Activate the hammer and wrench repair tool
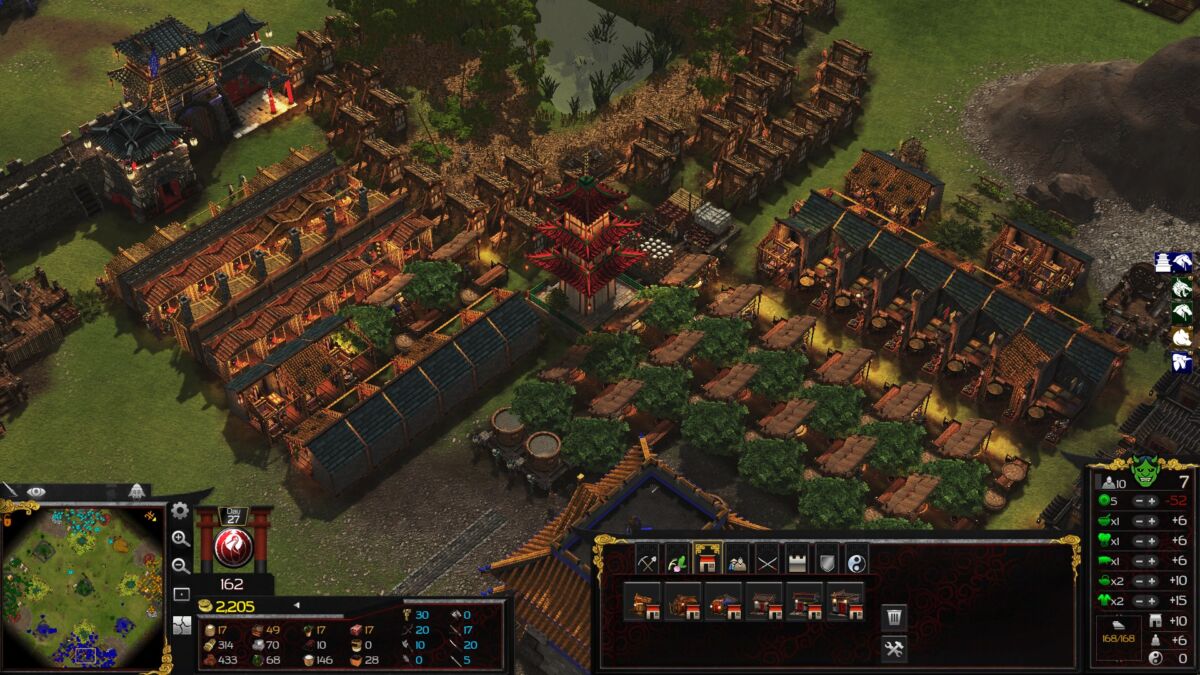The image size is (1200, 675). click(894, 649)
